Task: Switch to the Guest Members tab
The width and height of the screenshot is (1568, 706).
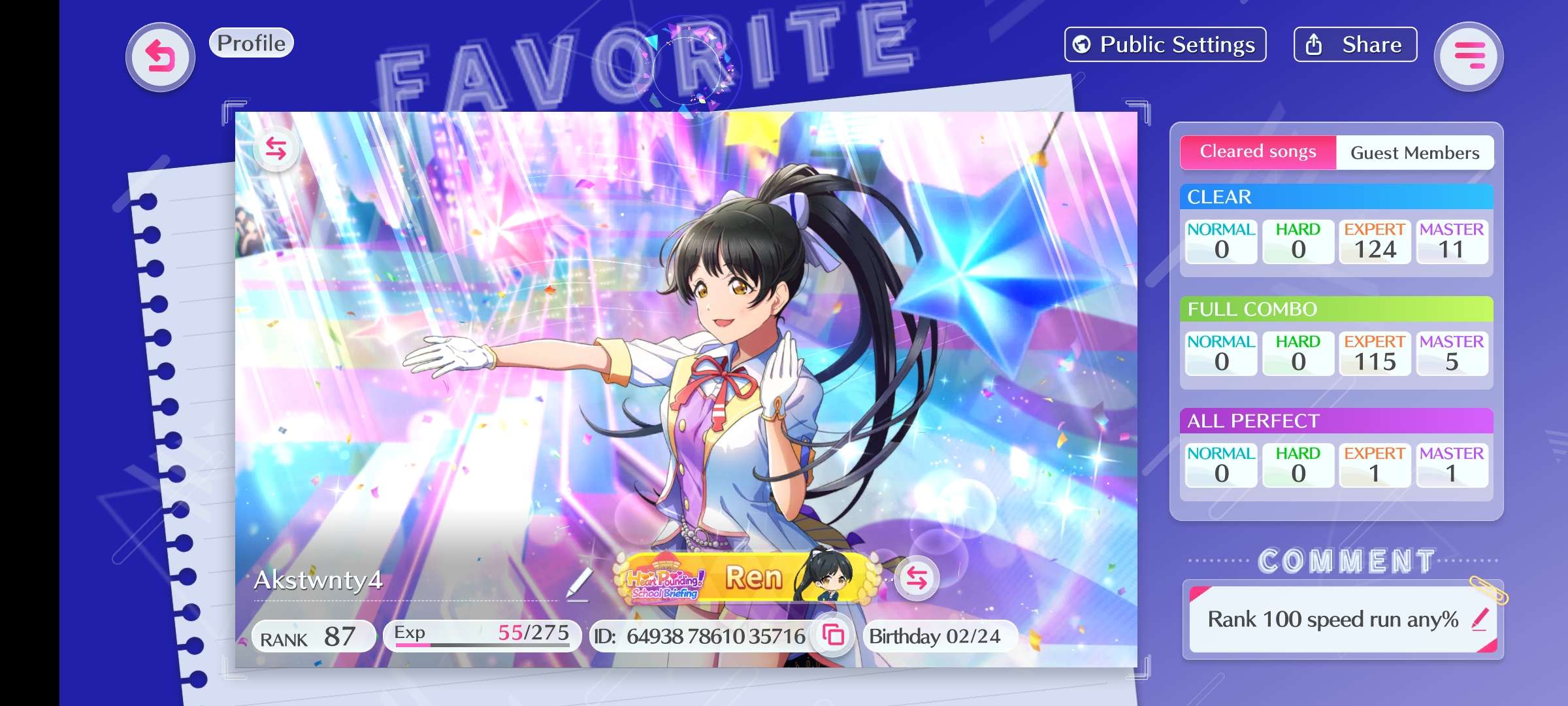Action: 1414,153
